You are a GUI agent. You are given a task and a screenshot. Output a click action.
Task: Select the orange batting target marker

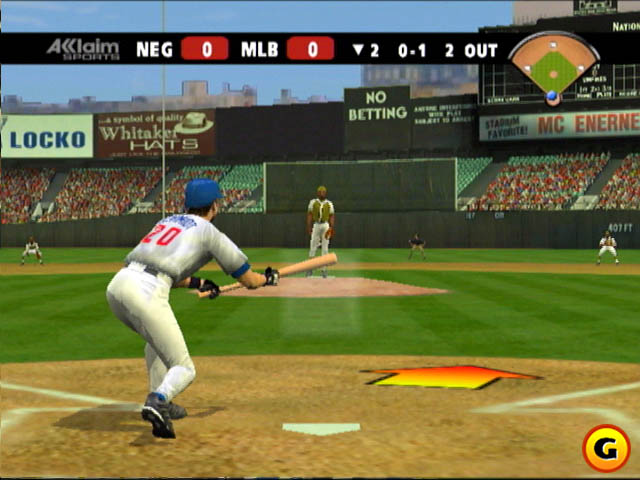click(x=451, y=377)
